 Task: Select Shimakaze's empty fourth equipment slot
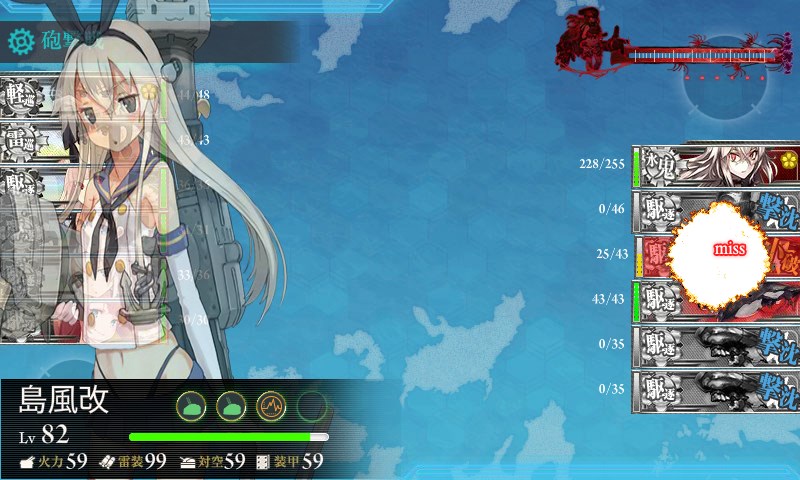(312, 405)
